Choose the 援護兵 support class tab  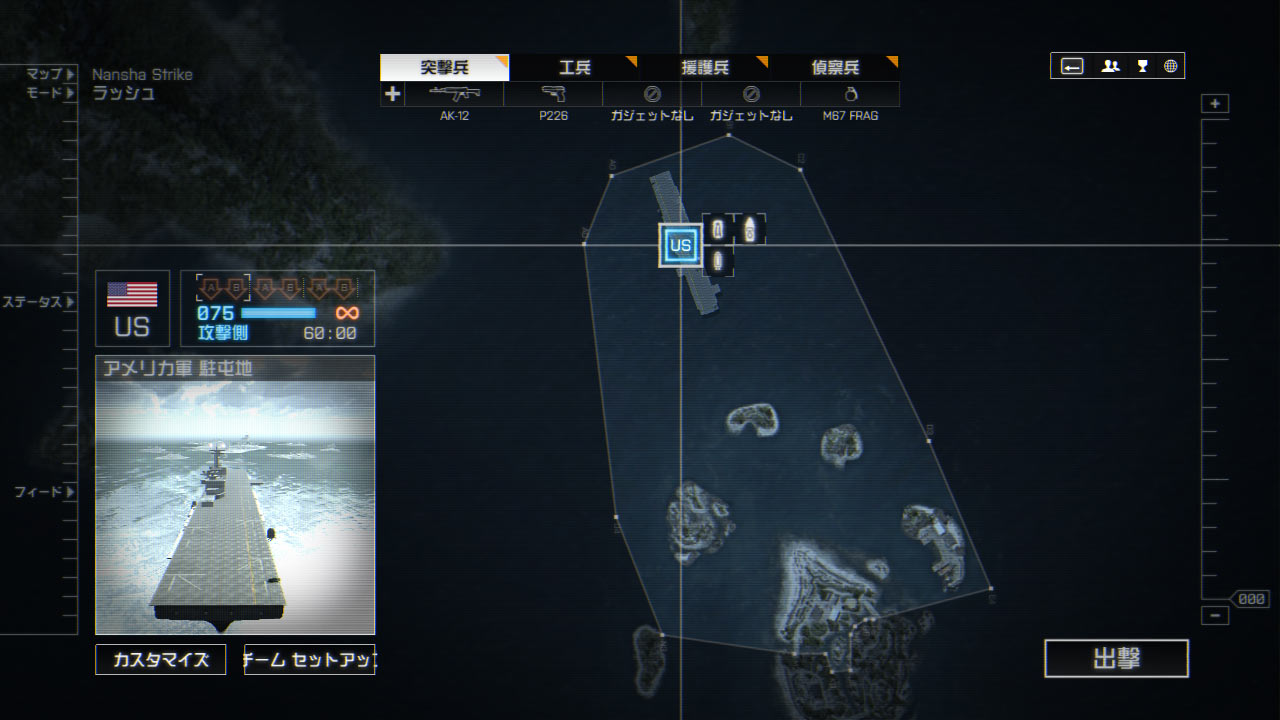704,68
